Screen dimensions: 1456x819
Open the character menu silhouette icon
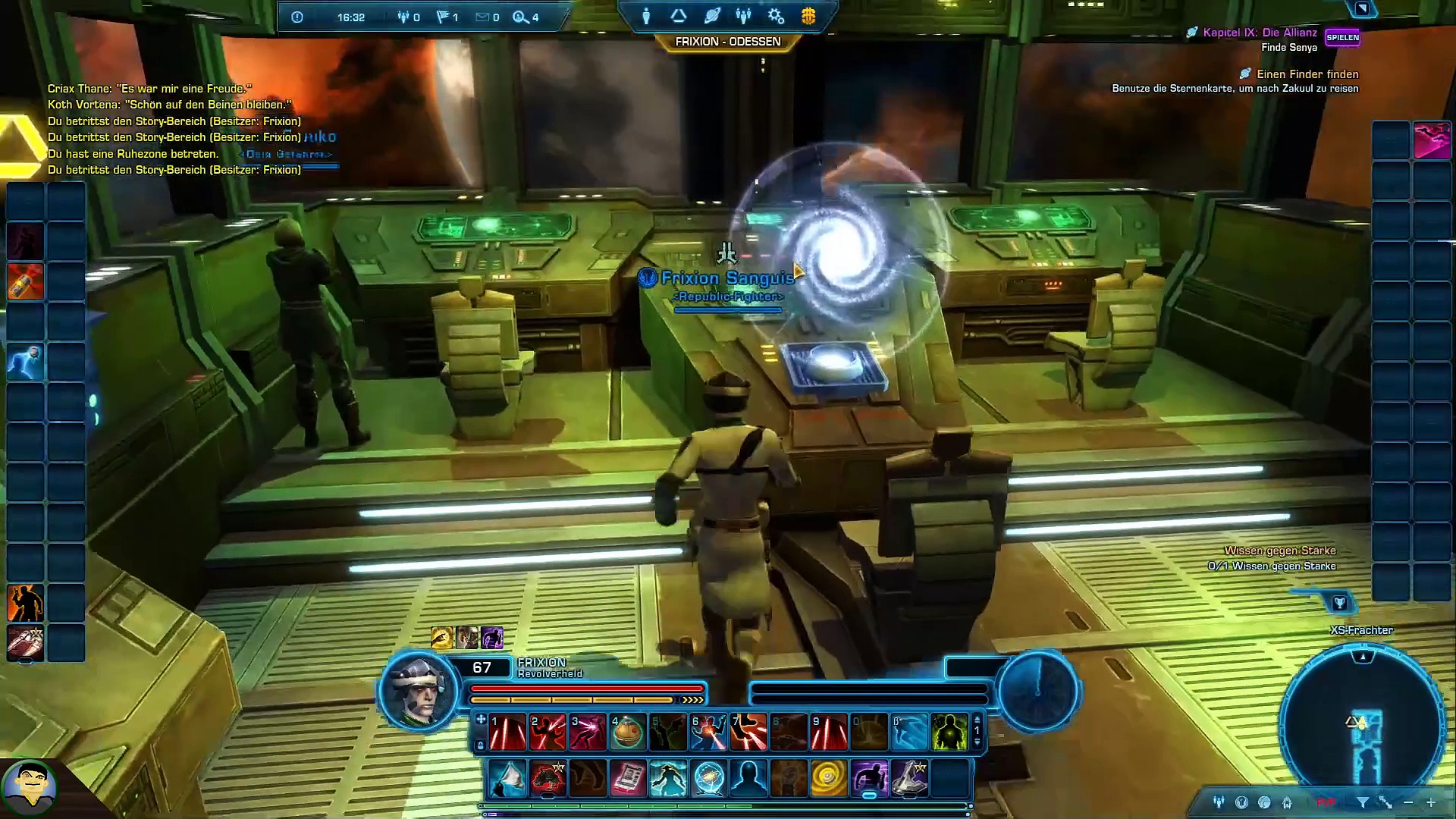pos(646,16)
